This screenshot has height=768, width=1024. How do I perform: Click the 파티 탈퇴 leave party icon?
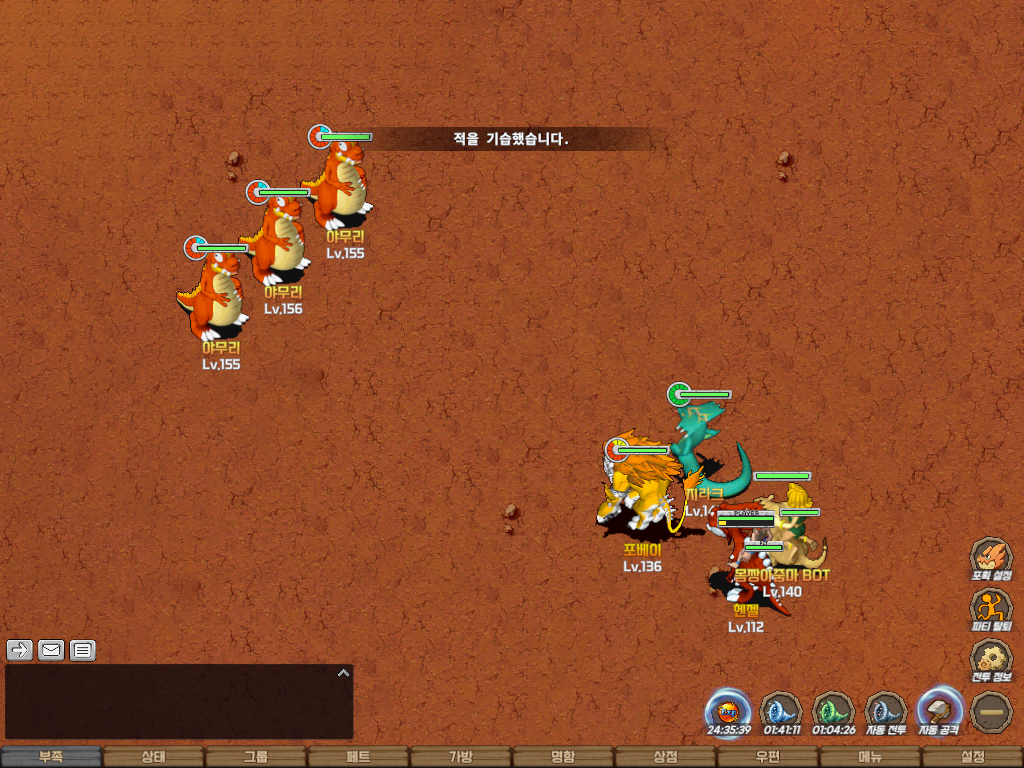point(991,607)
